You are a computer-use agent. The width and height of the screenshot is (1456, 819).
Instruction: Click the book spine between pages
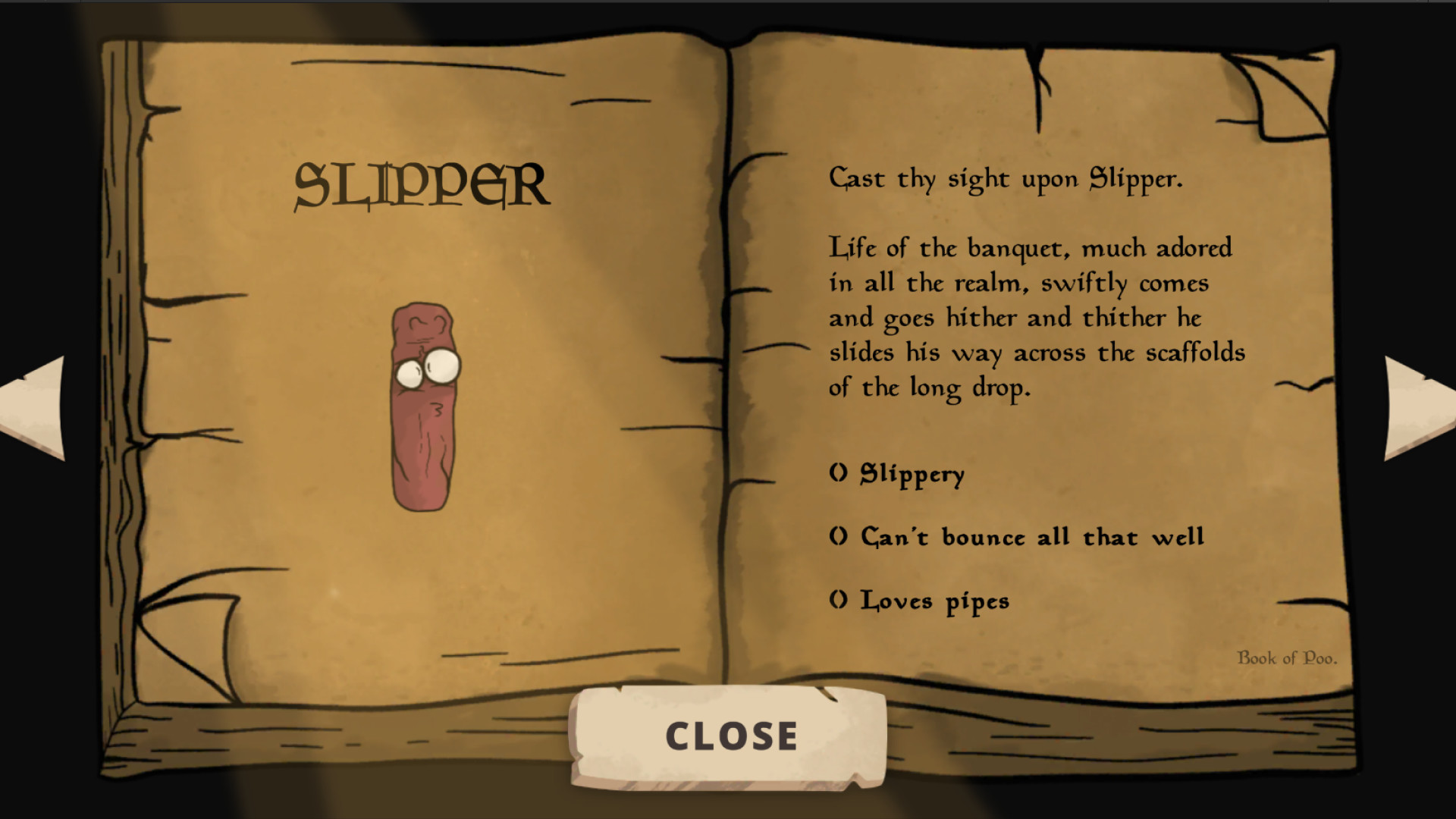[x=728, y=379]
